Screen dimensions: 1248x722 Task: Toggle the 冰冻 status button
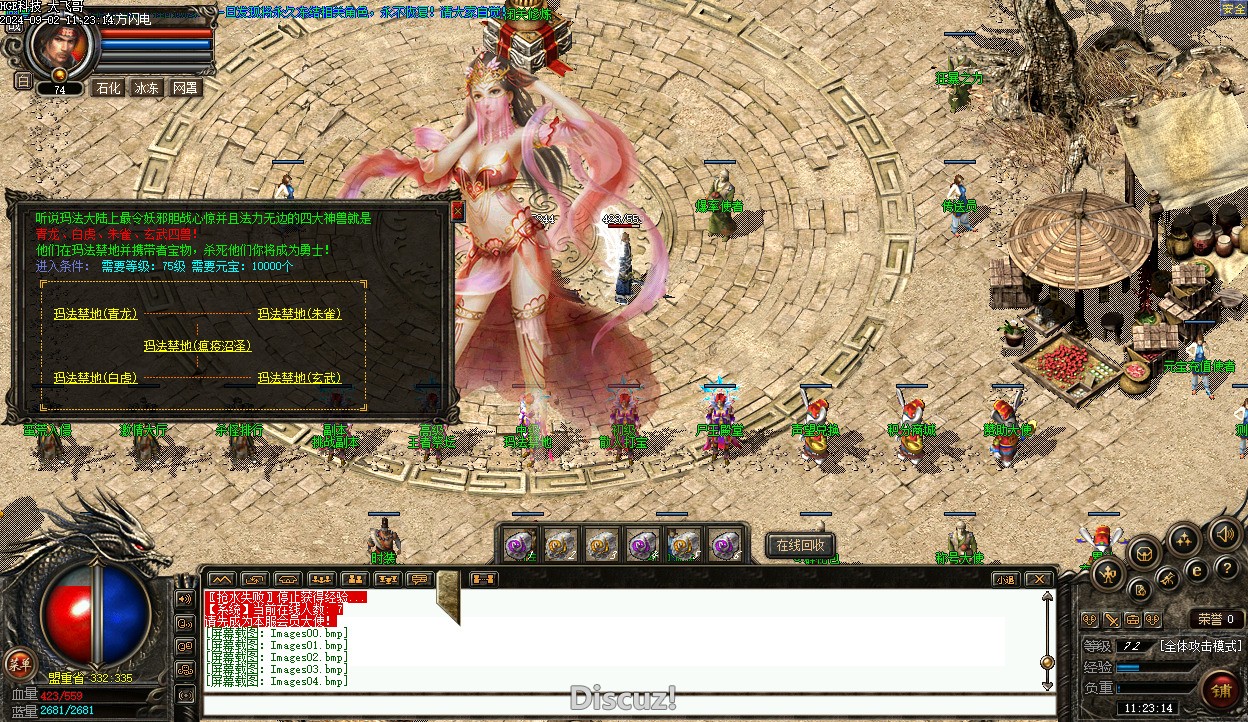147,88
